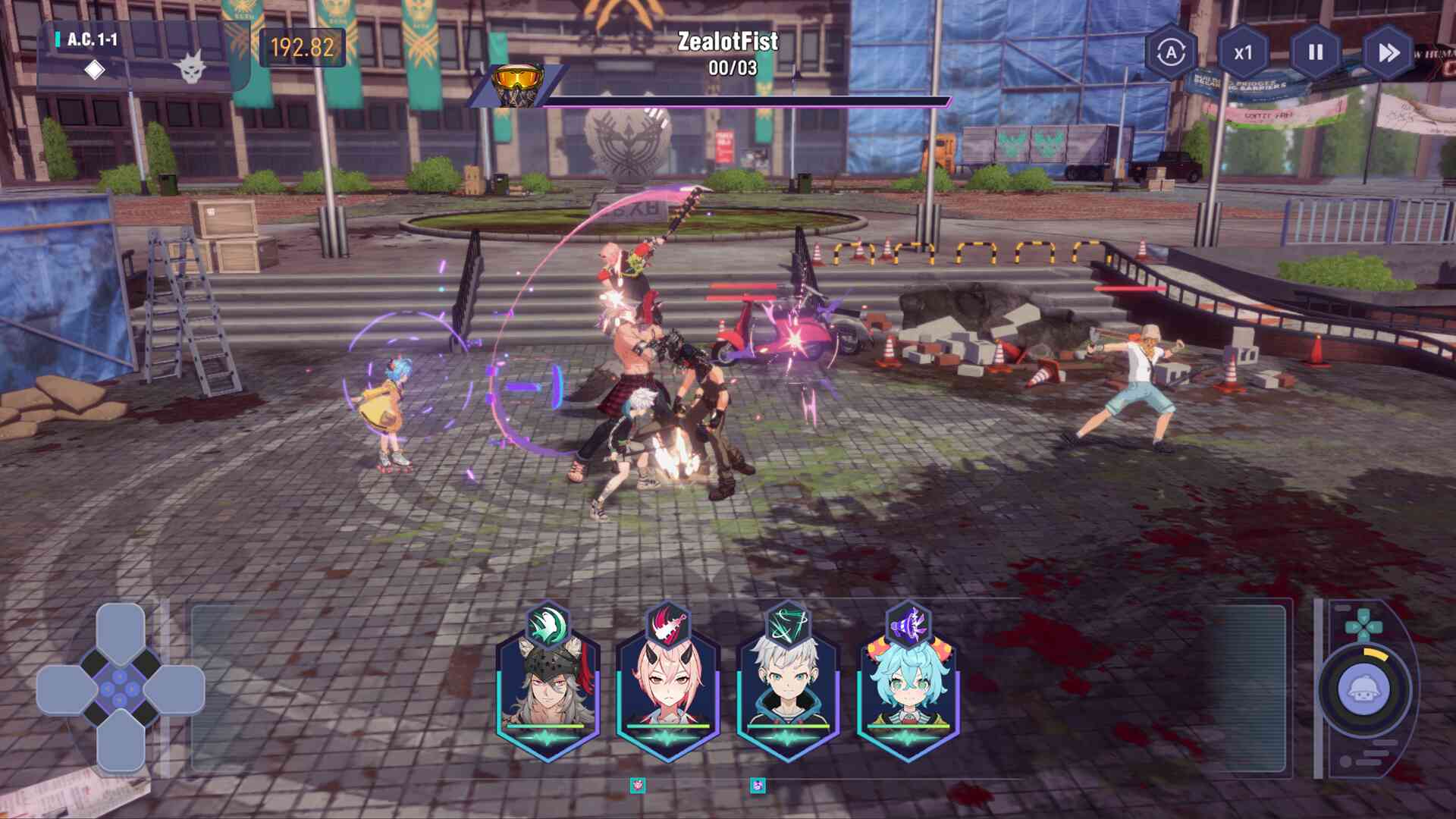Image resolution: width=1456 pixels, height=819 pixels.
Task: Activate the green slash skill icon
Action: pyautogui.click(x=788, y=625)
